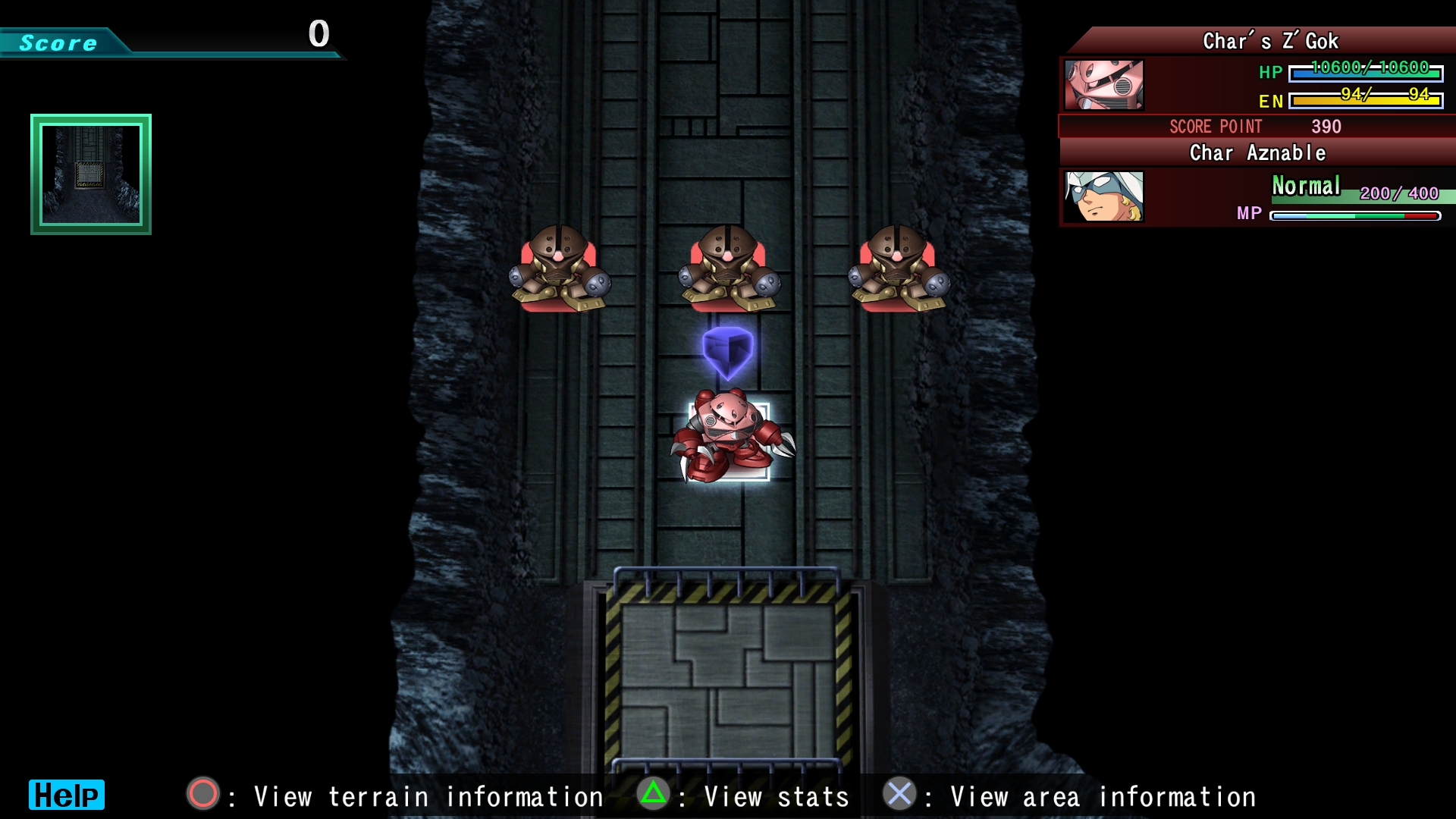1456x819 pixels.
Task: Click the MP gauge under Char Aznable
Action: tap(1357, 214)
